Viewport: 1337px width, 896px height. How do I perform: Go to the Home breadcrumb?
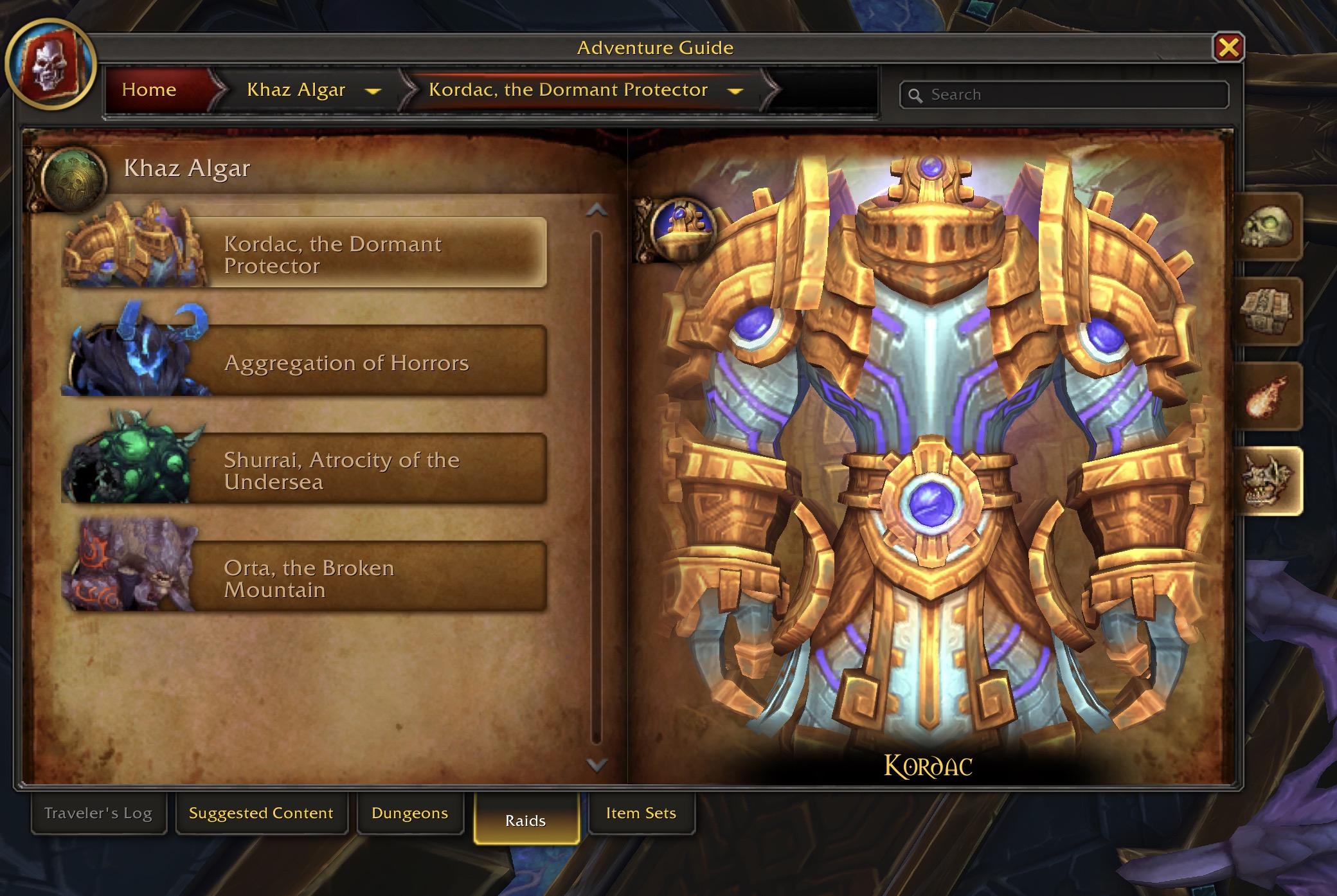pos(149,90)
